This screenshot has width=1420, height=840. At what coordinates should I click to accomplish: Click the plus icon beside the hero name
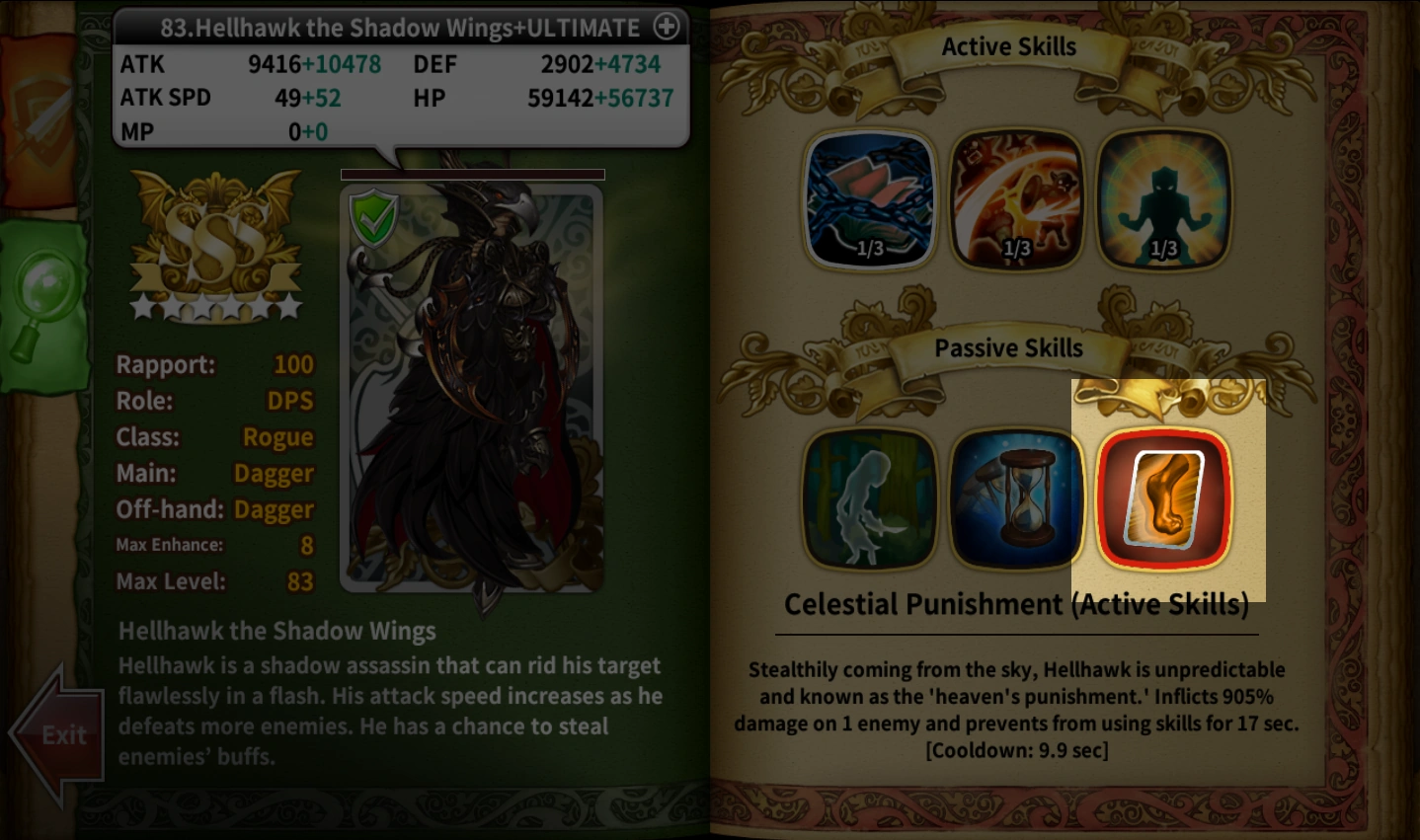click(x=668, y=27)
